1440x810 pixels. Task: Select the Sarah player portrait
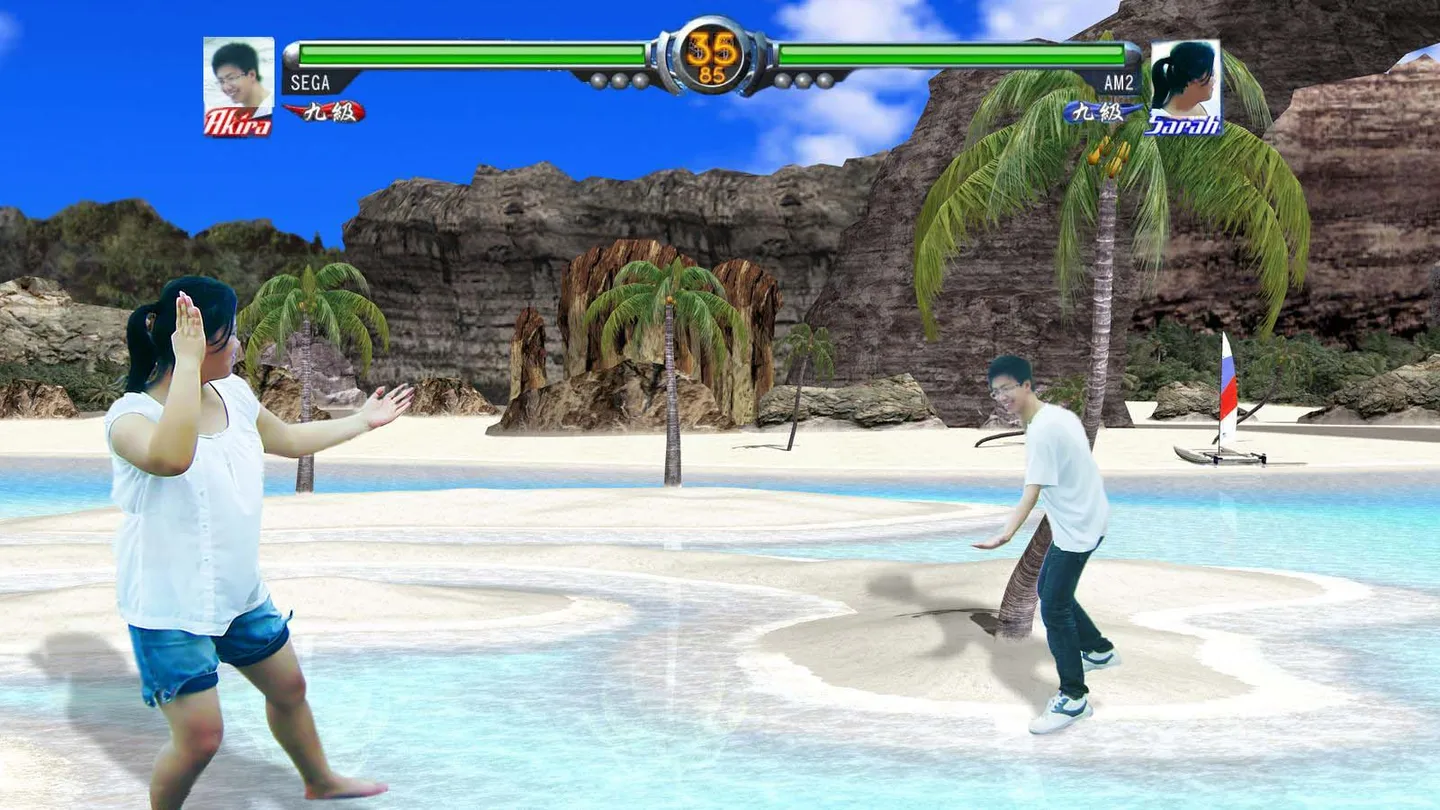point(1185,80)
